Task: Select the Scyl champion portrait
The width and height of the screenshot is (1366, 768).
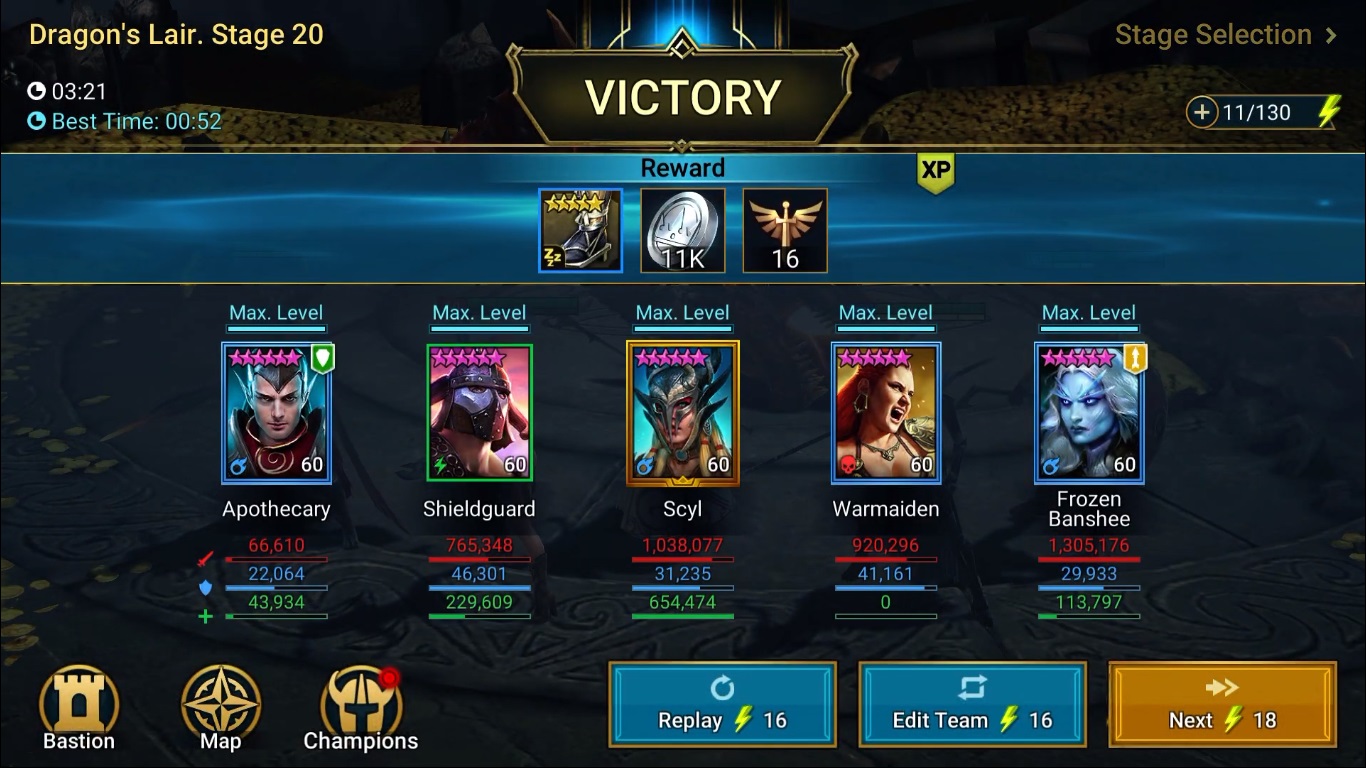Action: (683, 412)
